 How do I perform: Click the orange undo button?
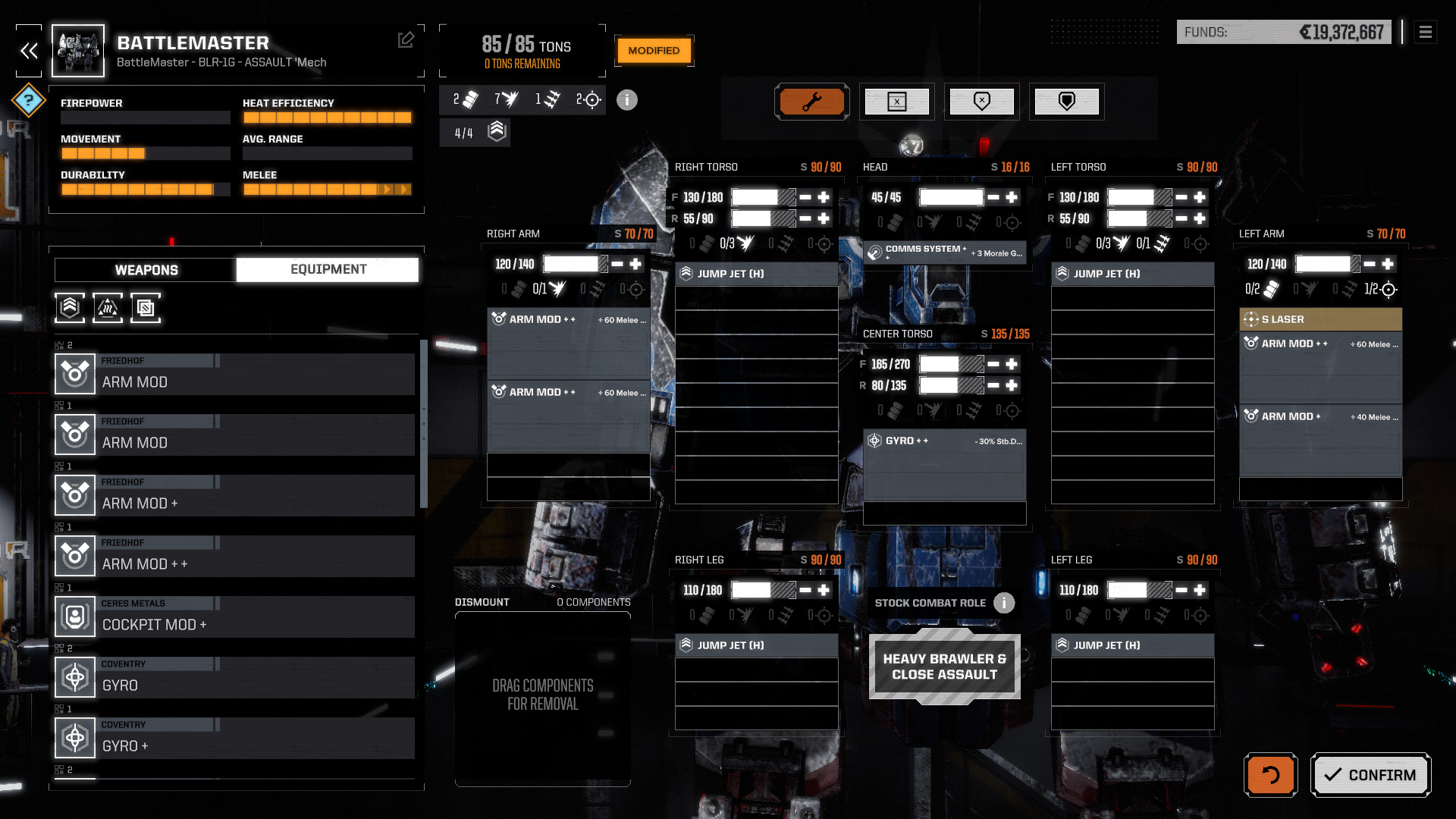pos(1270,775)
